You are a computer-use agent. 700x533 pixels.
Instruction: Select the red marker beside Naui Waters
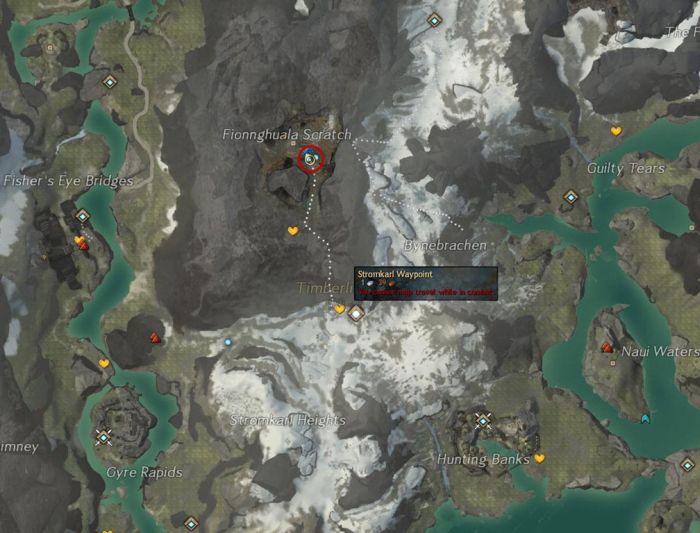tap(606, 347)
